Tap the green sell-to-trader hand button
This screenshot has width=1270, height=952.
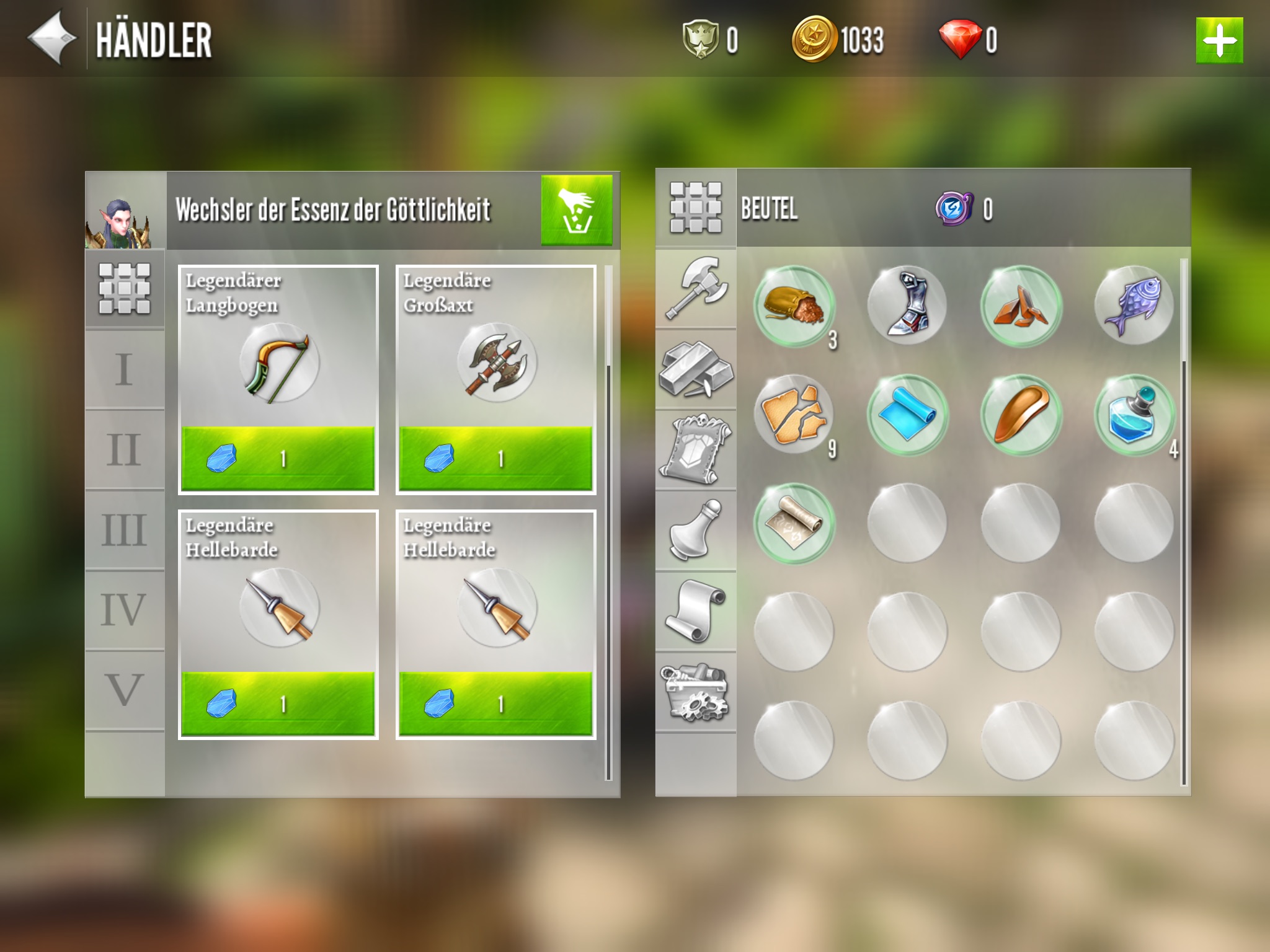point(576,209)
